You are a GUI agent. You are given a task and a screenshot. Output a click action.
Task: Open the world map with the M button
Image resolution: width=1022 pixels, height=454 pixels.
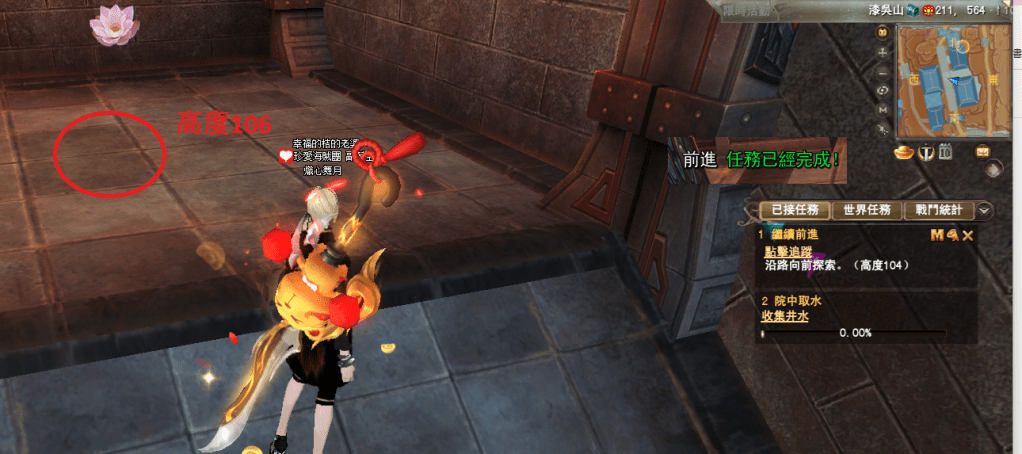click(883, 110)
